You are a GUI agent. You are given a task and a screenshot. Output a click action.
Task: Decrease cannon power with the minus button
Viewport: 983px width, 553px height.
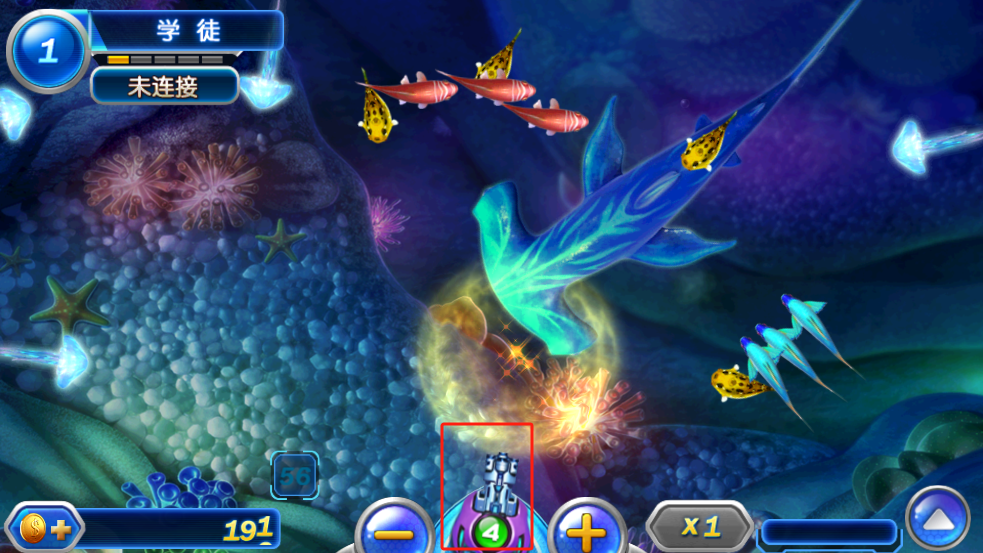(394, 530)
